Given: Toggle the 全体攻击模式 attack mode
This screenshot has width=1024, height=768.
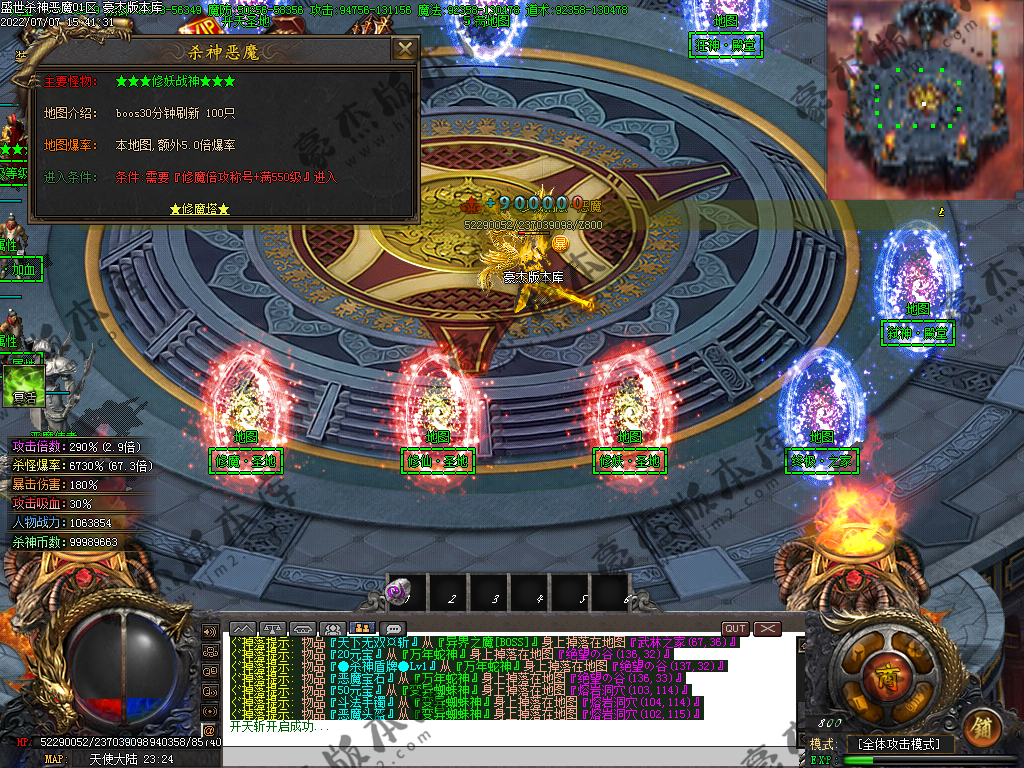Looking at the screenshot, I should pyautogui.click(x=898, y=744).
